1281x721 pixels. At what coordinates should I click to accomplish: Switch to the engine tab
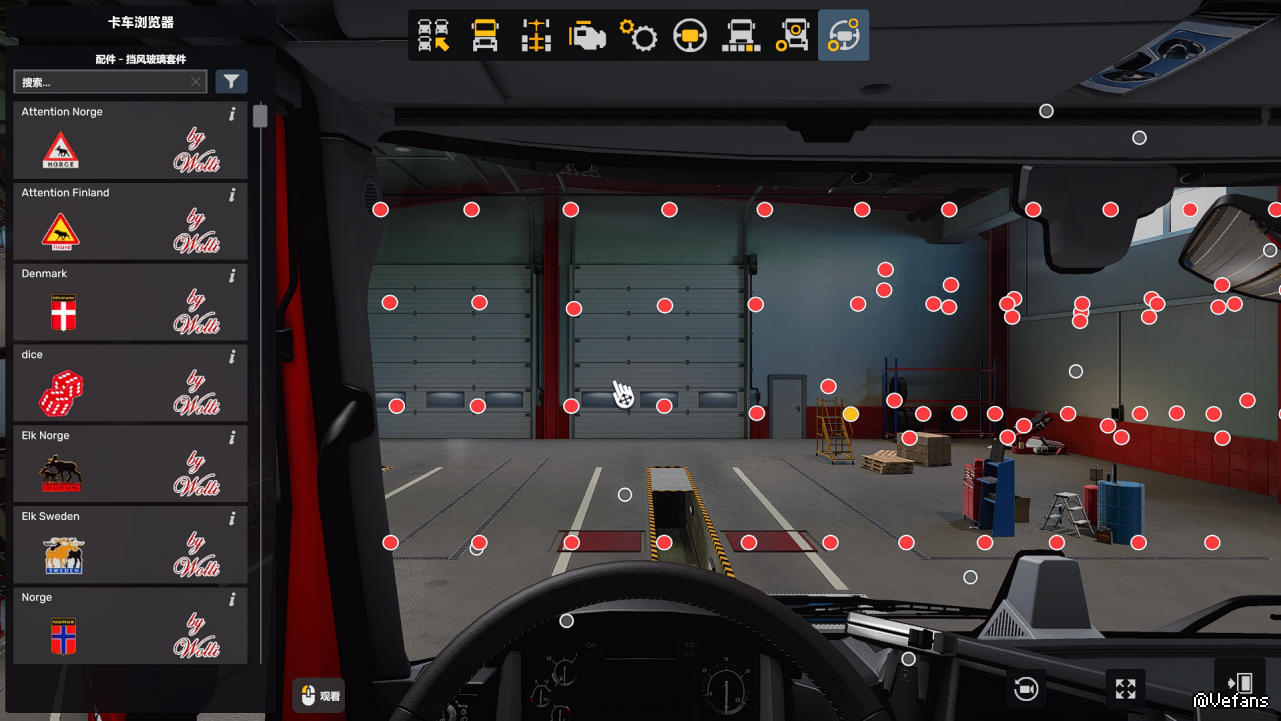(588, 35)
